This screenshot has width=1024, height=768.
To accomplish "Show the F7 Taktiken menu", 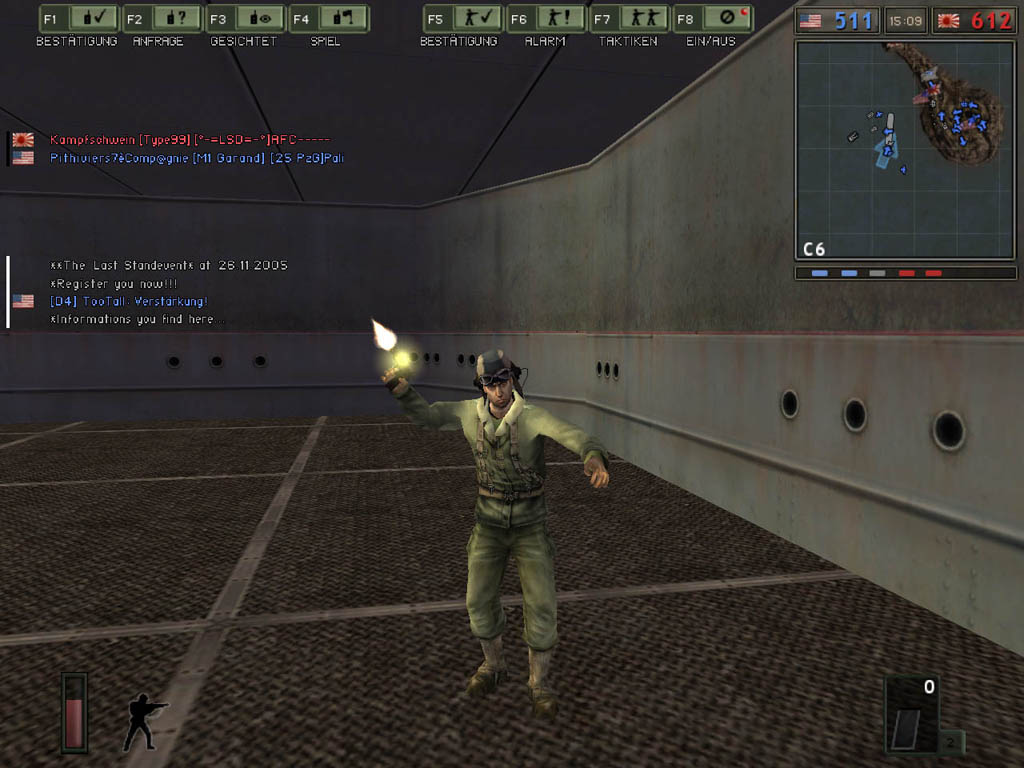I will [x=629, y=19].
